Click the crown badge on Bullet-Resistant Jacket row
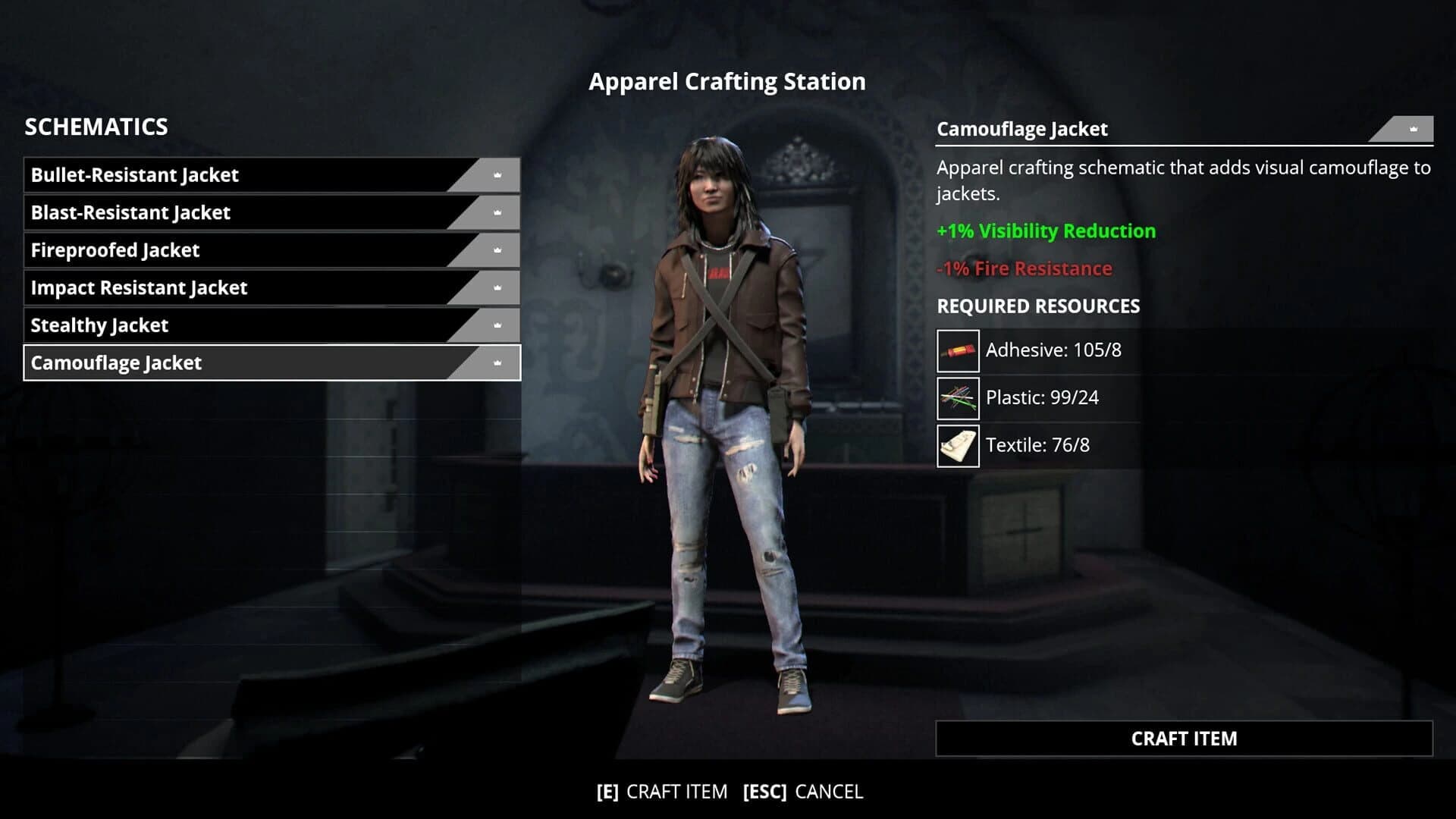Screen dimensions: 1456x819 pos(497,175)
